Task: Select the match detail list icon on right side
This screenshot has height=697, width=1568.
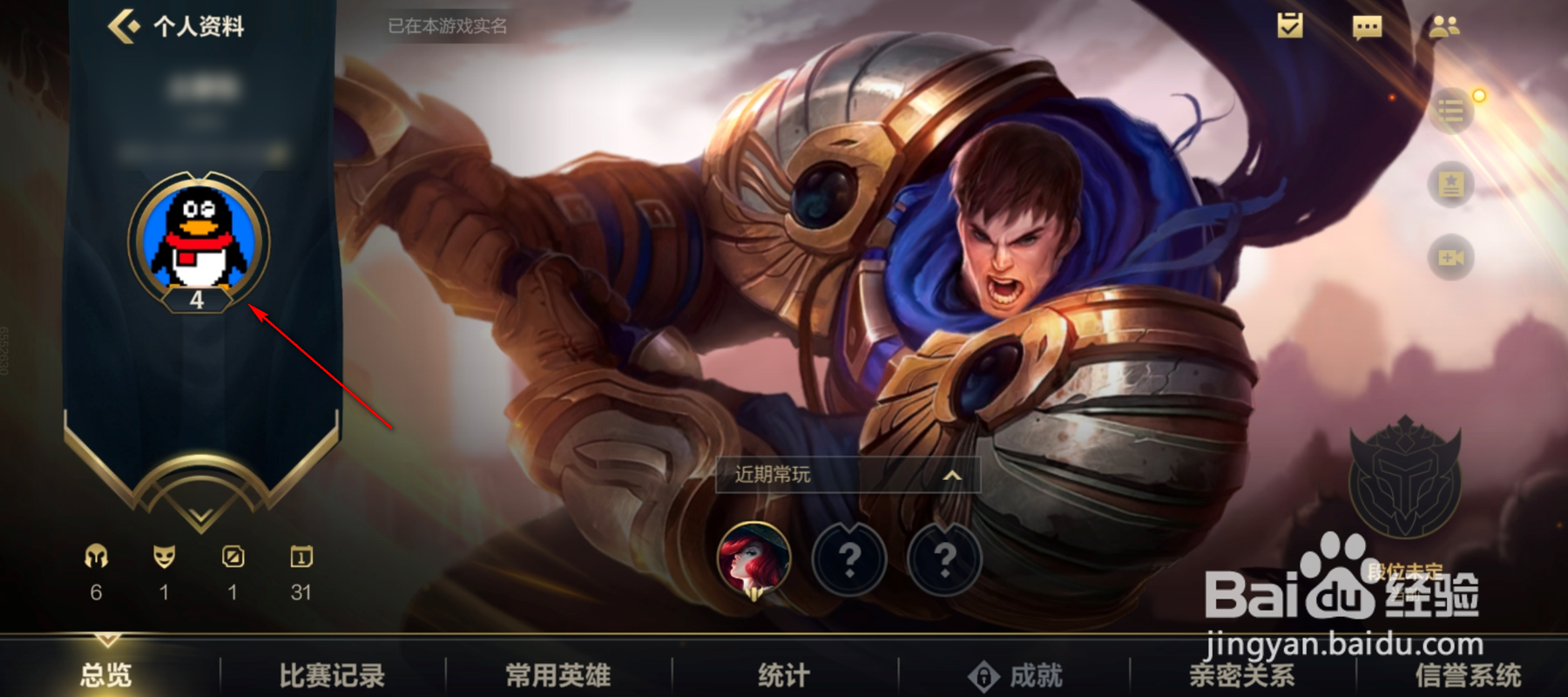Action: (1450, 112)
